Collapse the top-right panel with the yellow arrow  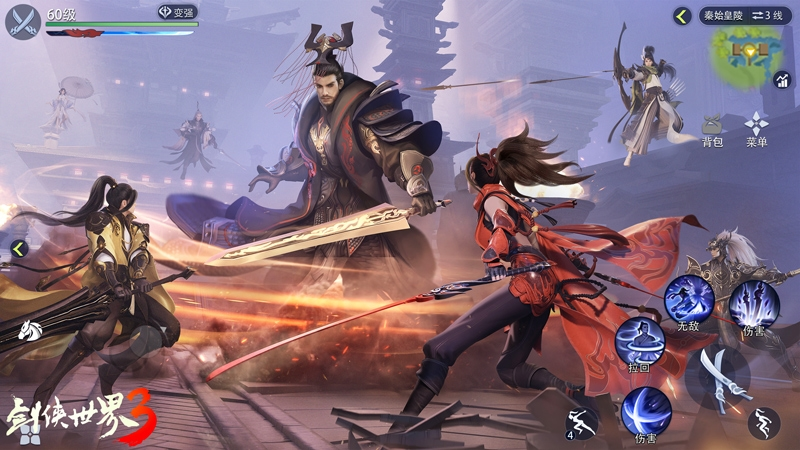pyautogui.click(x=682, y=16)
